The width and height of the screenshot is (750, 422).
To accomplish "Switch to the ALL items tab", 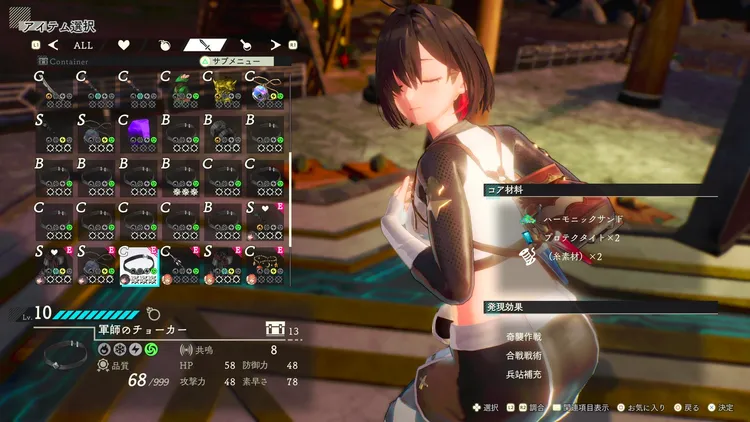I will 83,45.
